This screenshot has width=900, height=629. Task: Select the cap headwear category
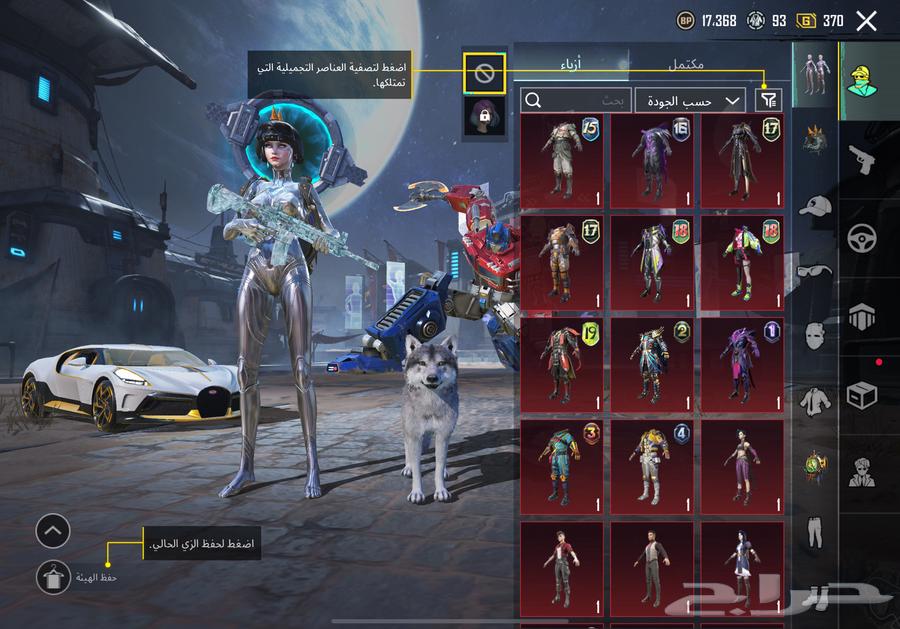[x=816, y=208]
